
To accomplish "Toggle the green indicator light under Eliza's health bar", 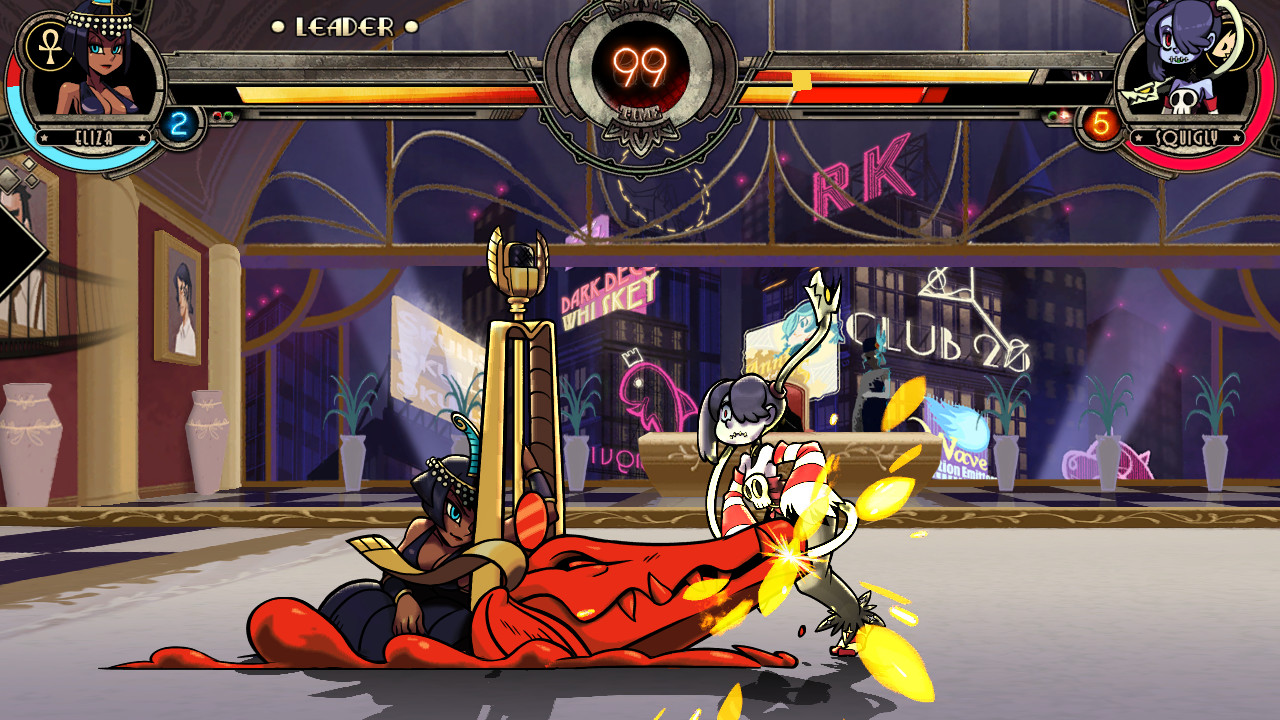I will coord(228,115).
